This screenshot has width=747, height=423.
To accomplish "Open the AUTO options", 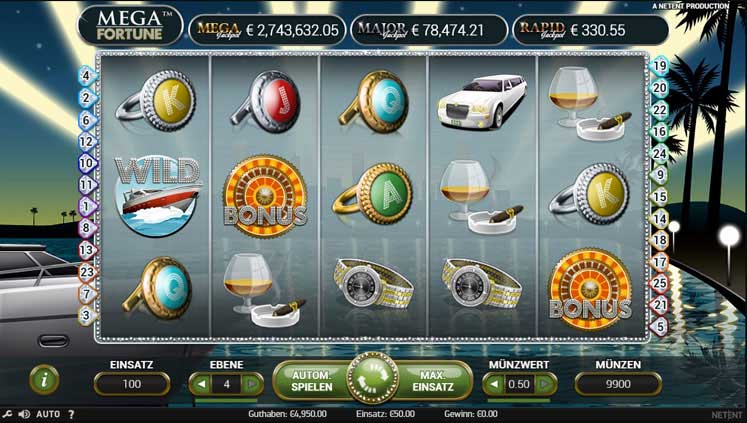I will (x=47, y=413).
